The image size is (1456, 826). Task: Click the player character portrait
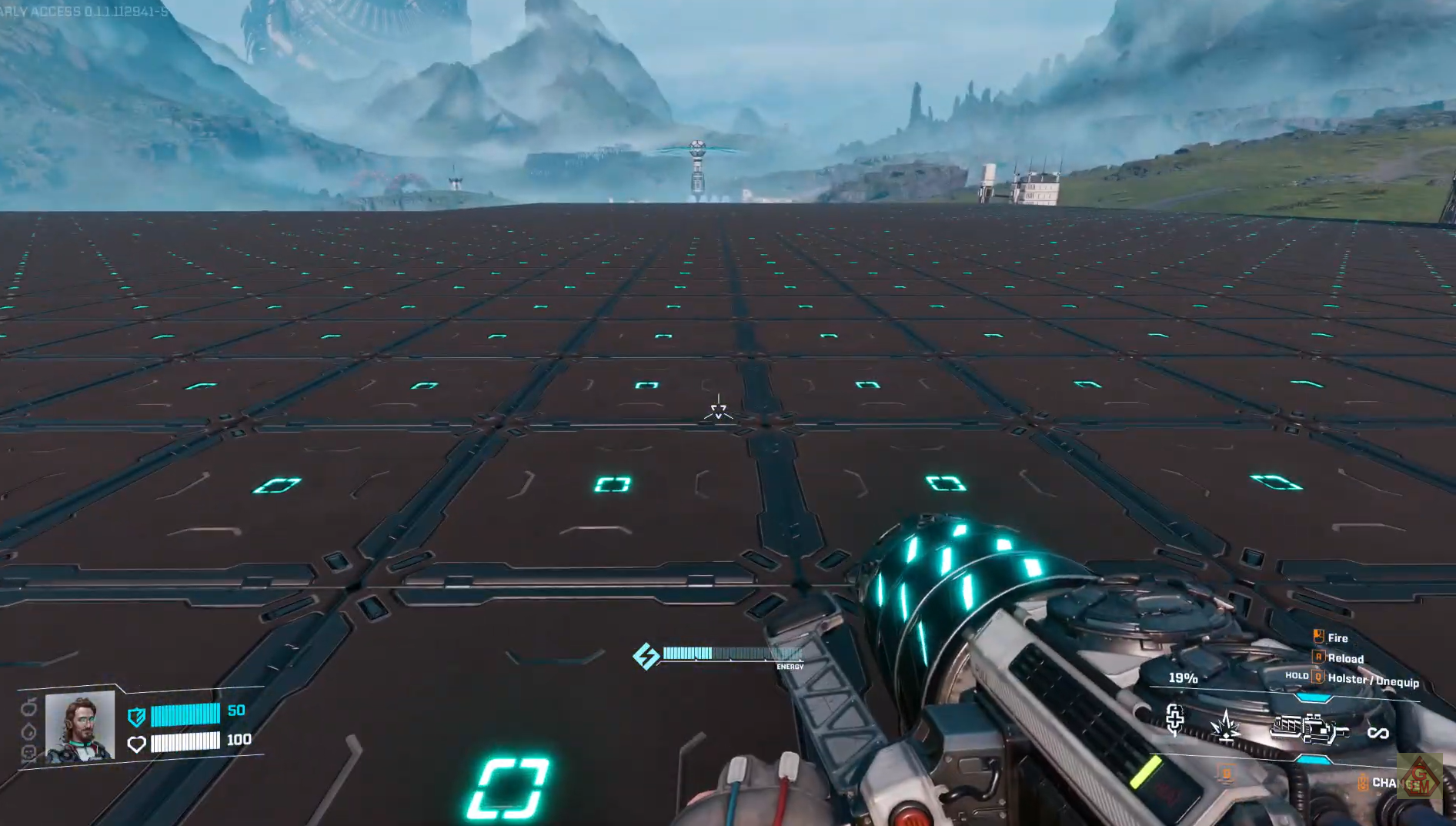[80, 727]
